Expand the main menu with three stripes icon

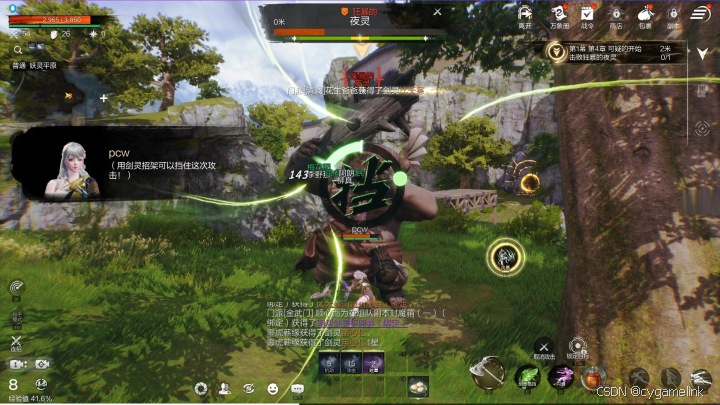(x=702, y=13)
